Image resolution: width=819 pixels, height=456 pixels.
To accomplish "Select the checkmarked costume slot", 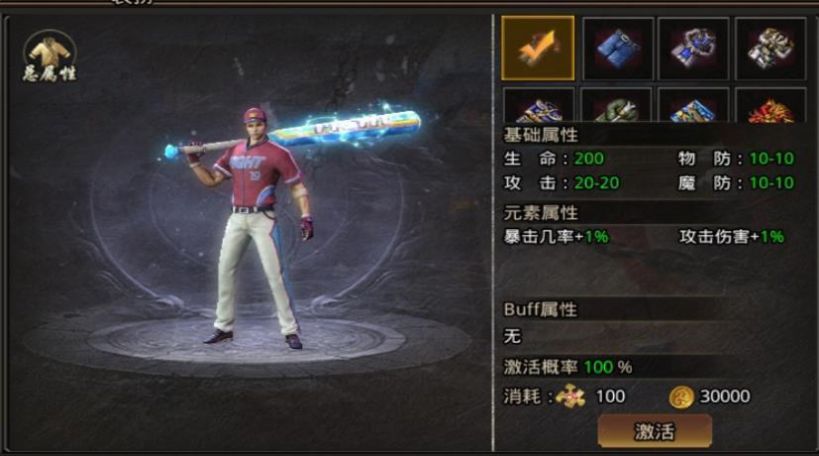I will 538,47.
